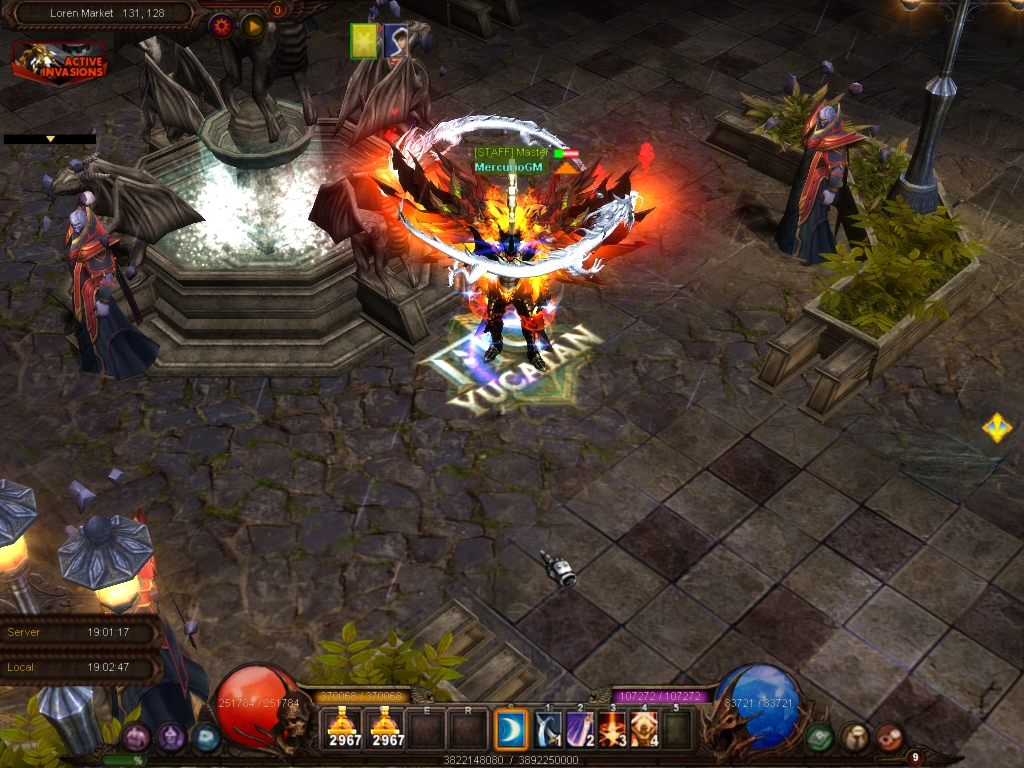This screenshot has width=1024, height=768.
Task: Activate skill slot 1 blade ability
Action: click(x=548, y=729)
